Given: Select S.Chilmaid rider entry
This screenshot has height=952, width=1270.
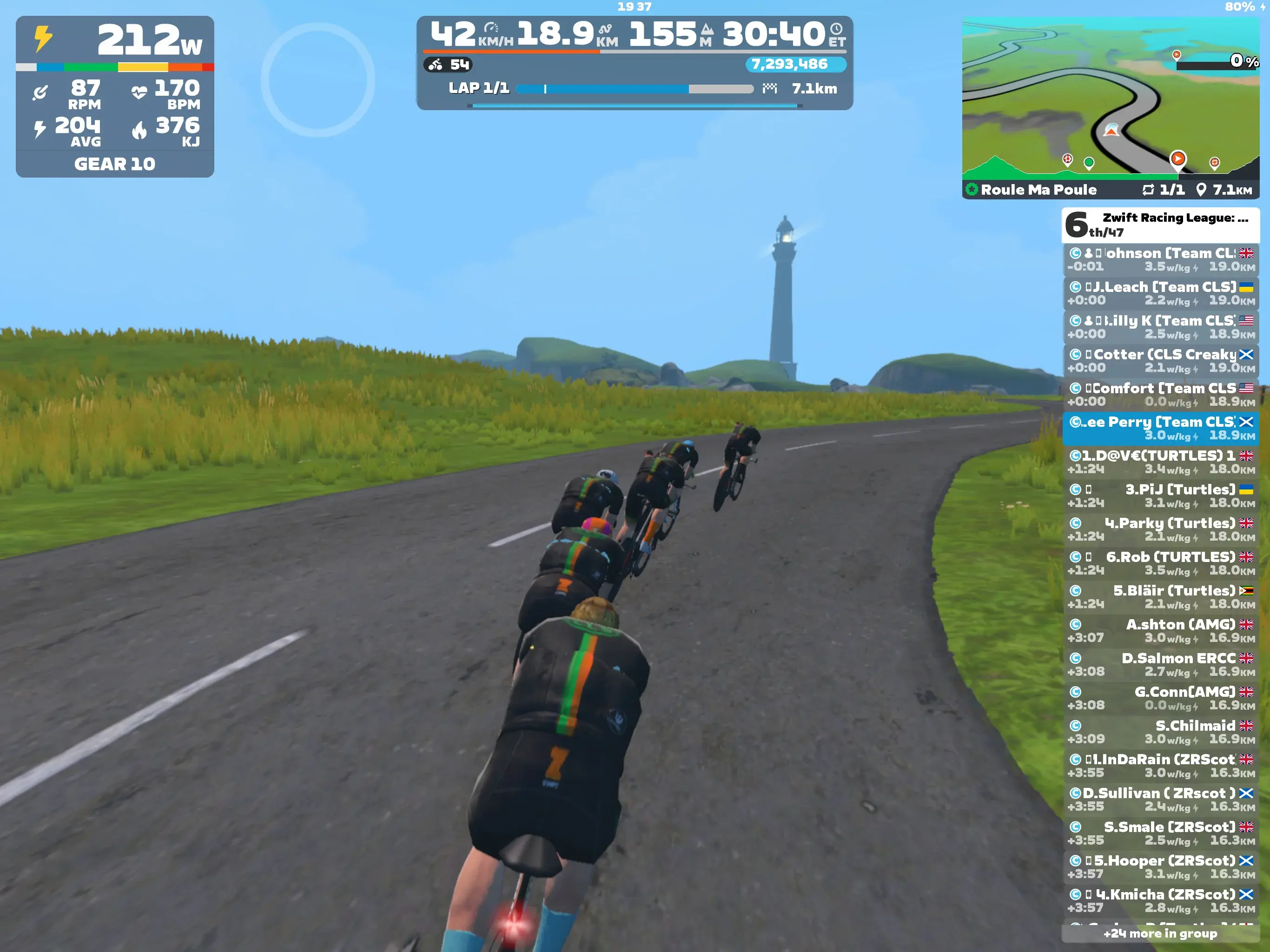Looking at the screenshot, I should click(1160, 732).
